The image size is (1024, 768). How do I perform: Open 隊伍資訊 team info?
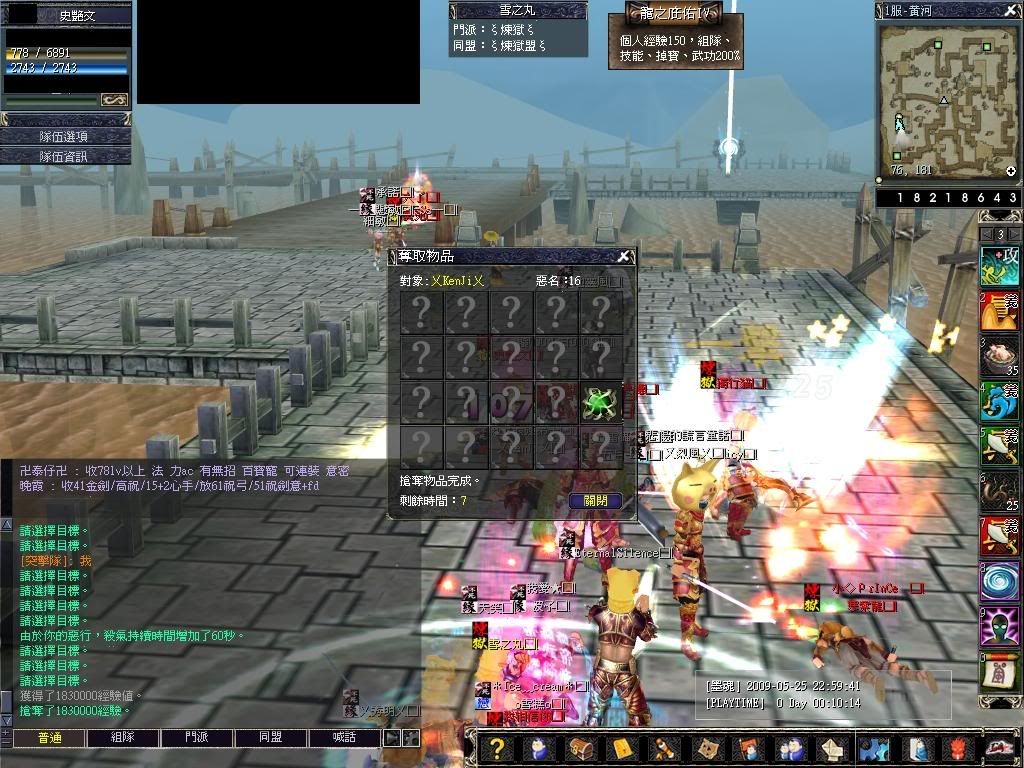[x=65, y=156]
